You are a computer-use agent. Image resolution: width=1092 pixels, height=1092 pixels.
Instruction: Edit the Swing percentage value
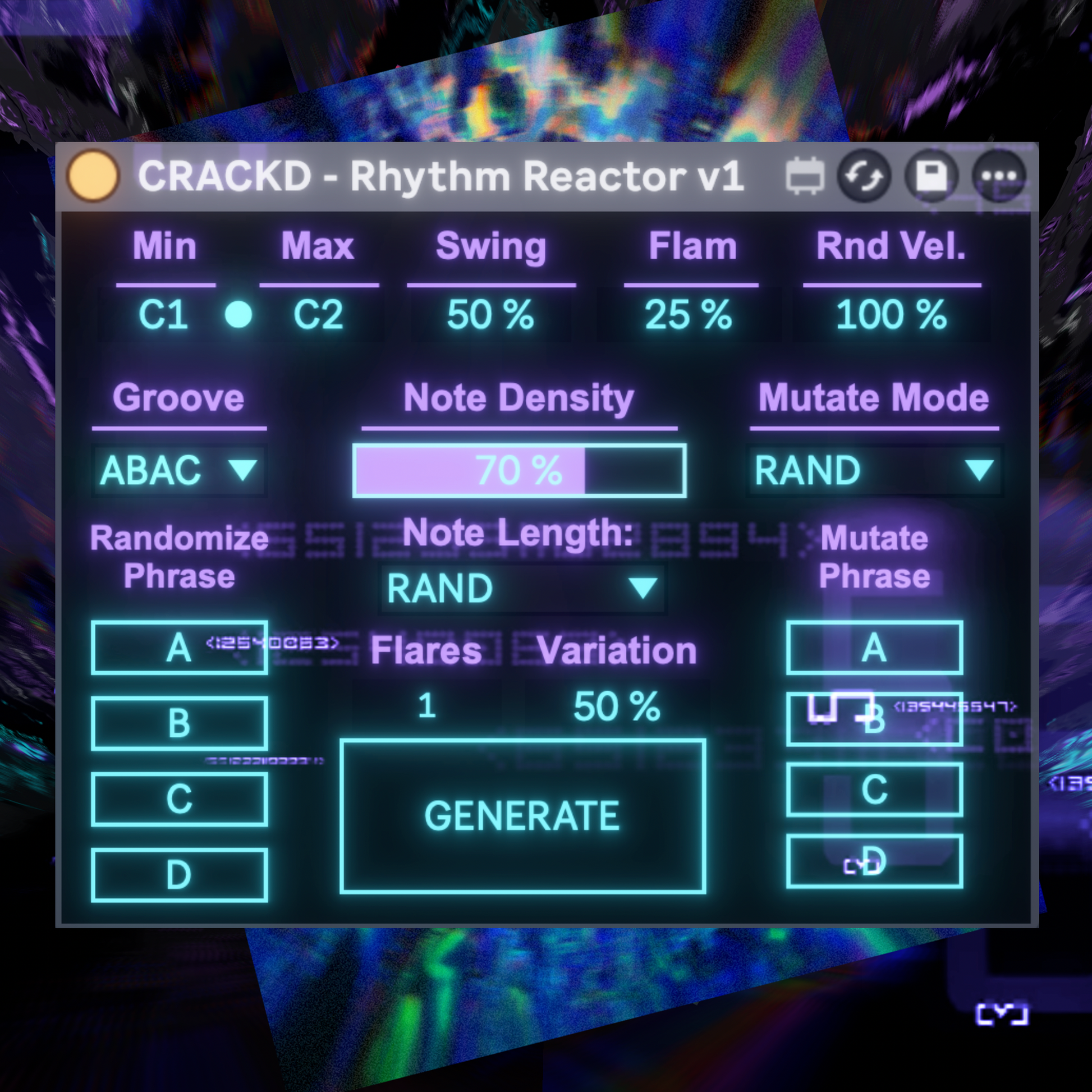[489, 315]
